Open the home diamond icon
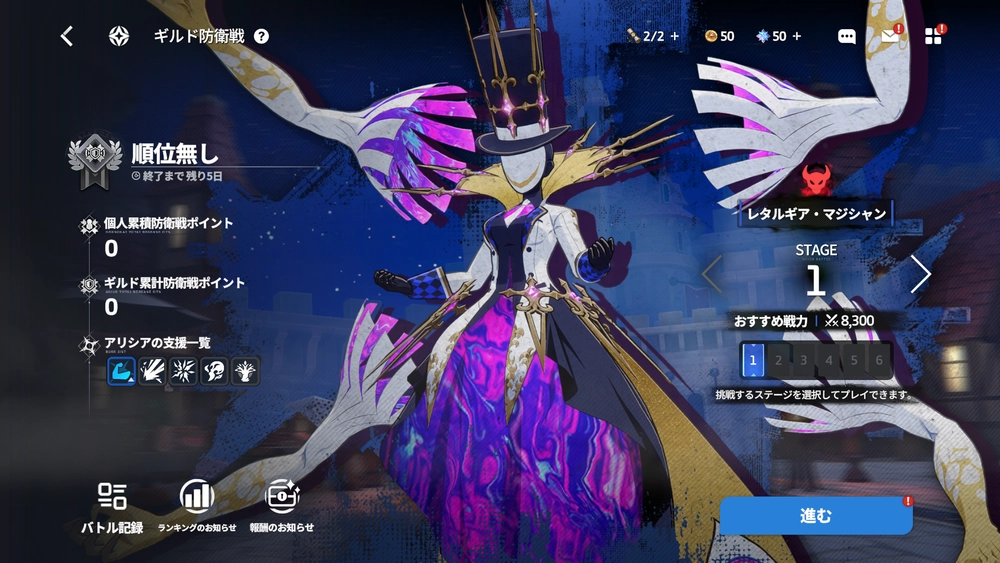The image size is (1000, 563). click(119, 36)
